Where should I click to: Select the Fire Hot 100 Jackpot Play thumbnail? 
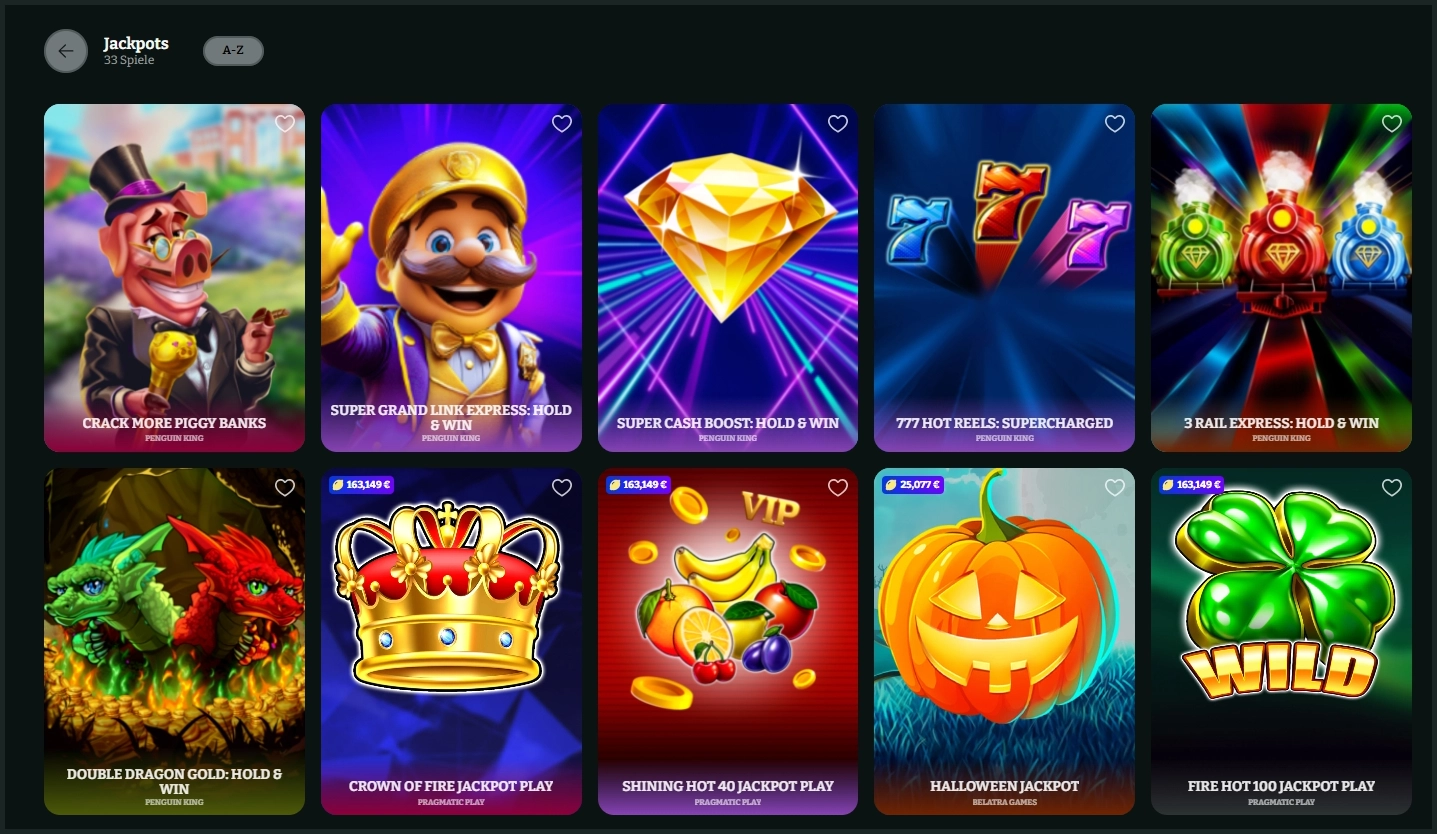(1281, 640)
